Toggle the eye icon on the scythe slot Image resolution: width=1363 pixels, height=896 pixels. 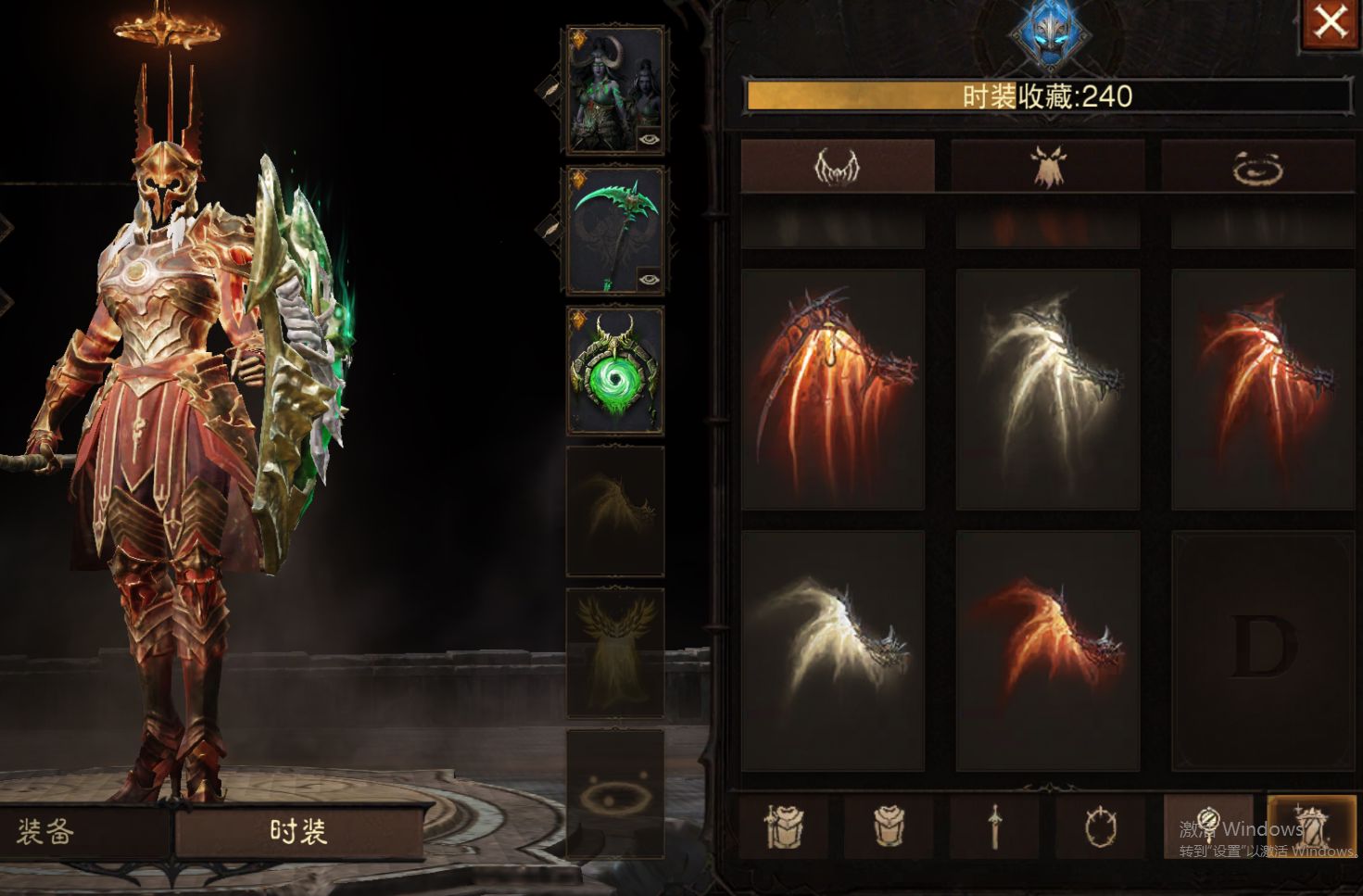(650, 278)
